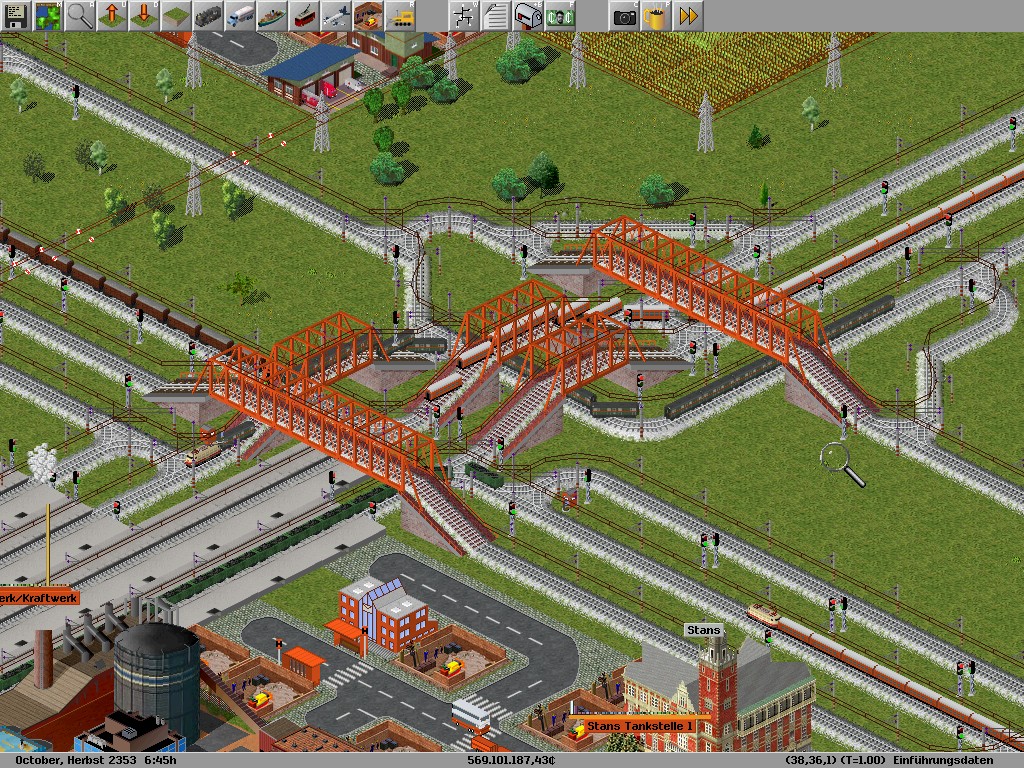
Task: Open the map window icon
Action: click(47, 15)
